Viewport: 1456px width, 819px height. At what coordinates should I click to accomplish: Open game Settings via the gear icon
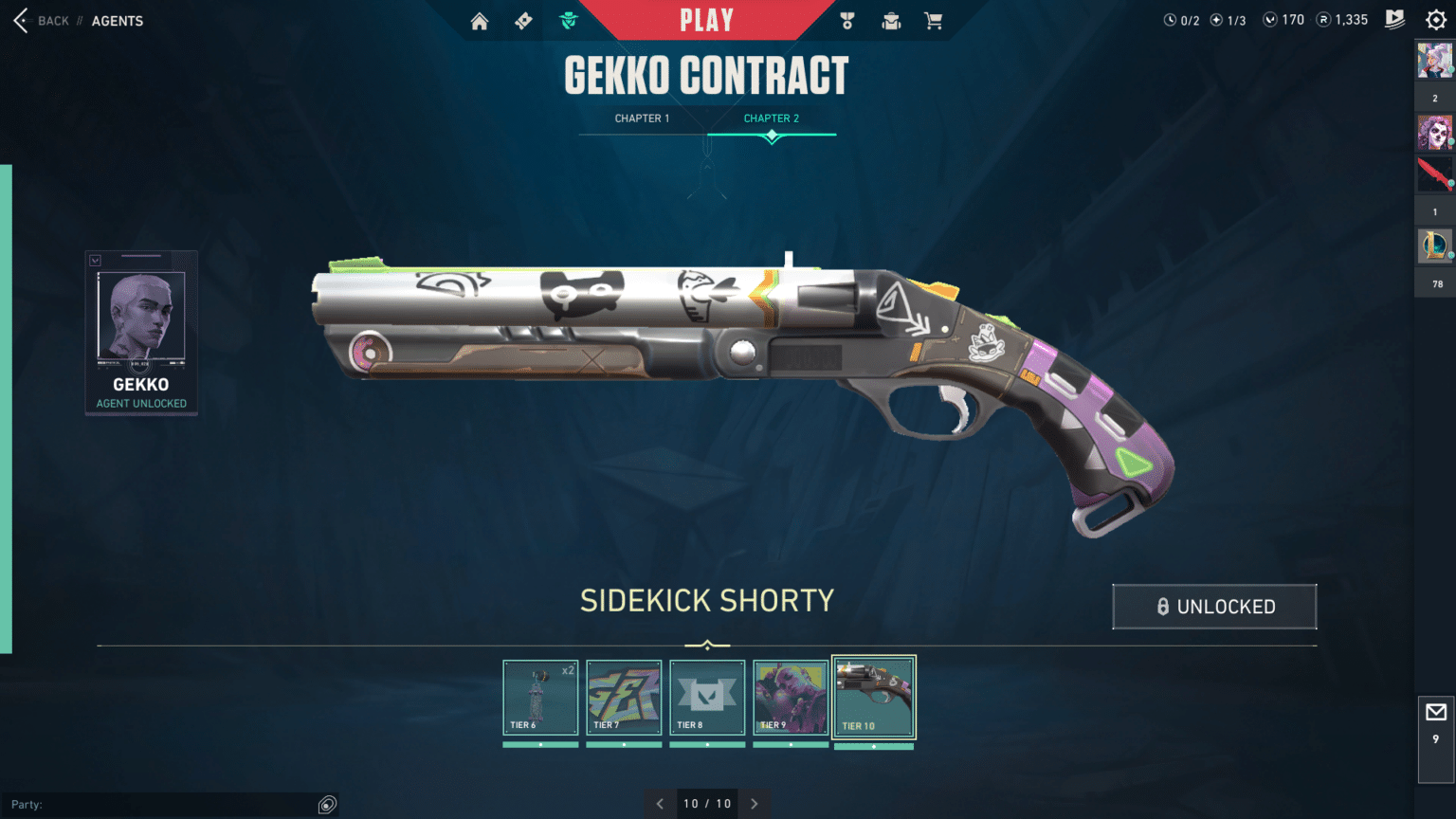(1436, 19)
